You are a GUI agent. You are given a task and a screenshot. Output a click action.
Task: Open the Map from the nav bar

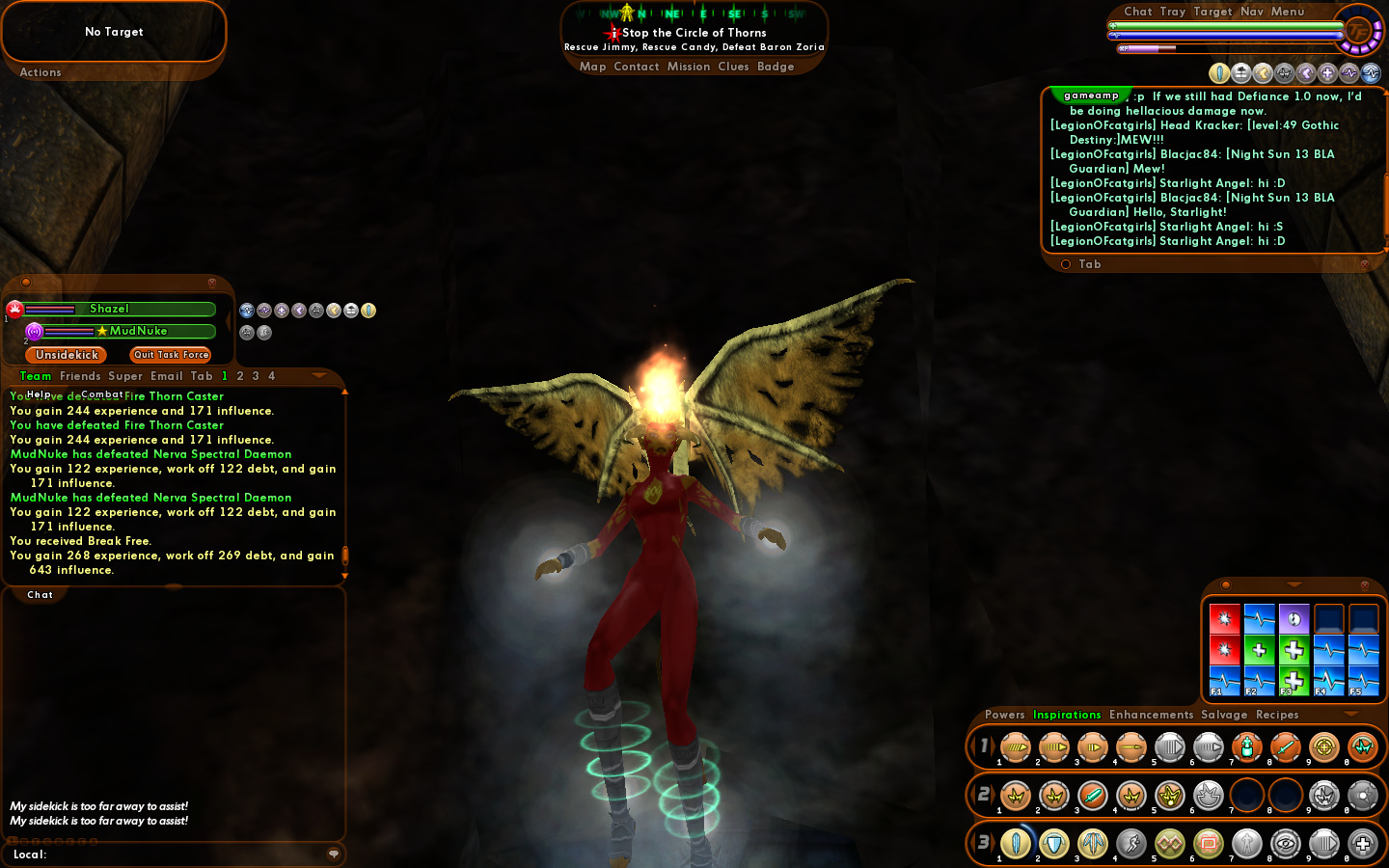pyautogui.click(x=592, y=67)
